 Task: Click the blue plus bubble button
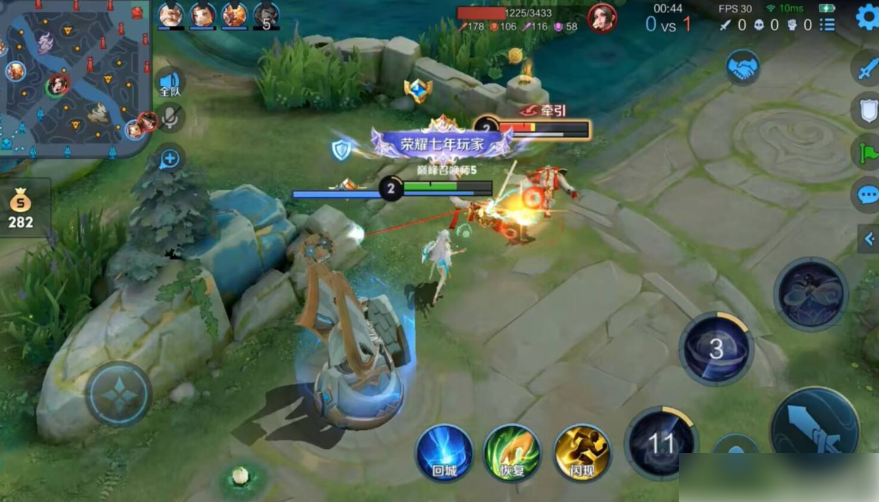coord(170,158)
